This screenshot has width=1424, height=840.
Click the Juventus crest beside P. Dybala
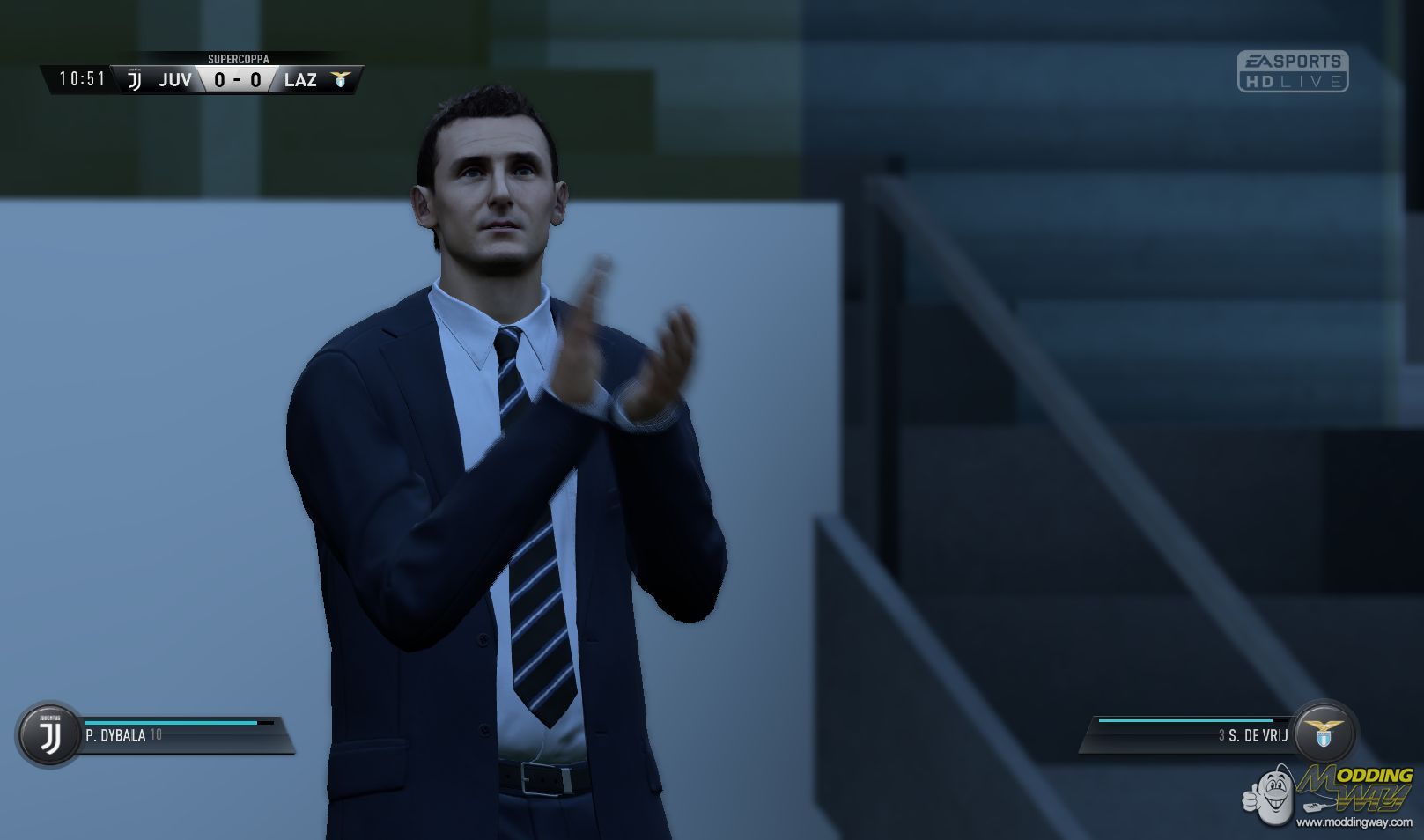coord(49,734)
